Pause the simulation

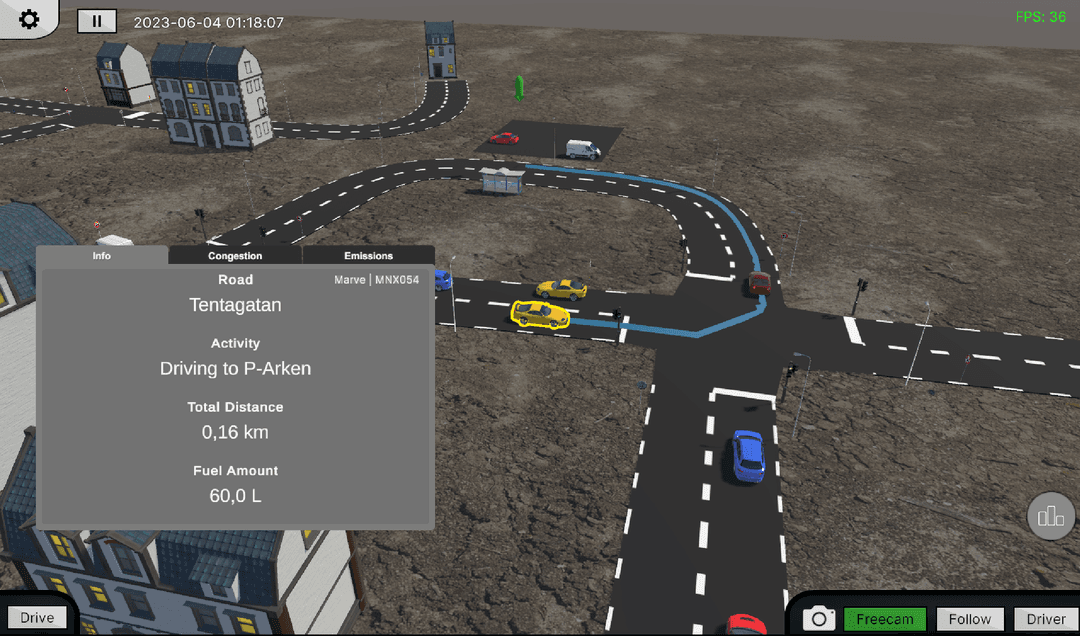point(97,21)
